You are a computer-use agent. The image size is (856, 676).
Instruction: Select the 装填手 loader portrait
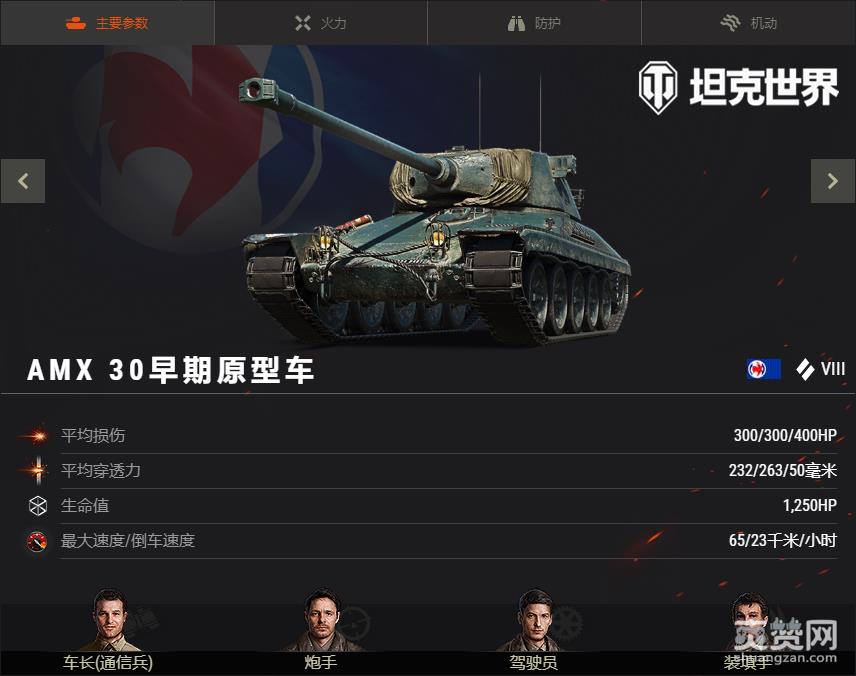point(747,622)
